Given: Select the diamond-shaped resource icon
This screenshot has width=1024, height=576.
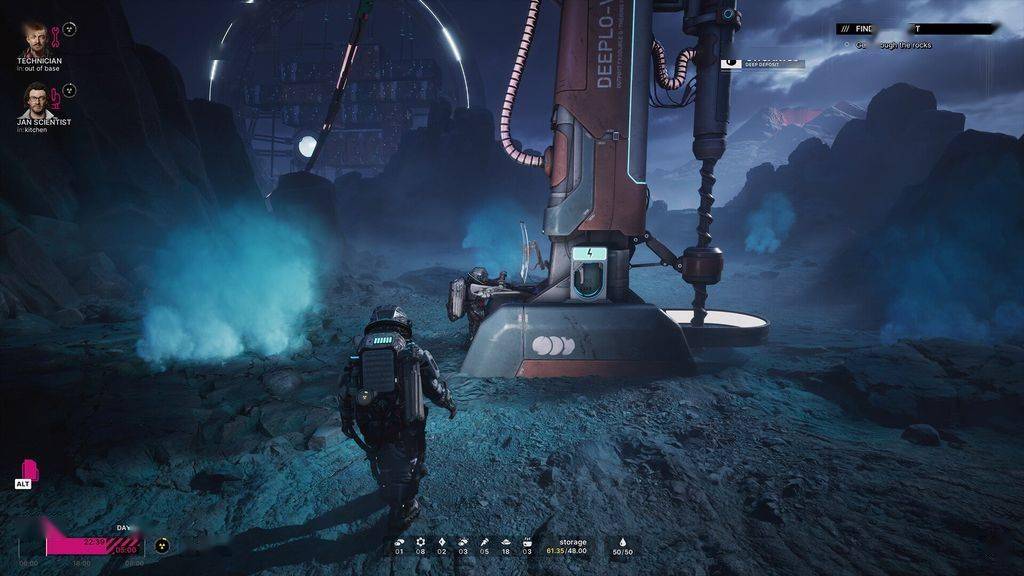Looking at the screenshot, I should [x=441, y=542].
